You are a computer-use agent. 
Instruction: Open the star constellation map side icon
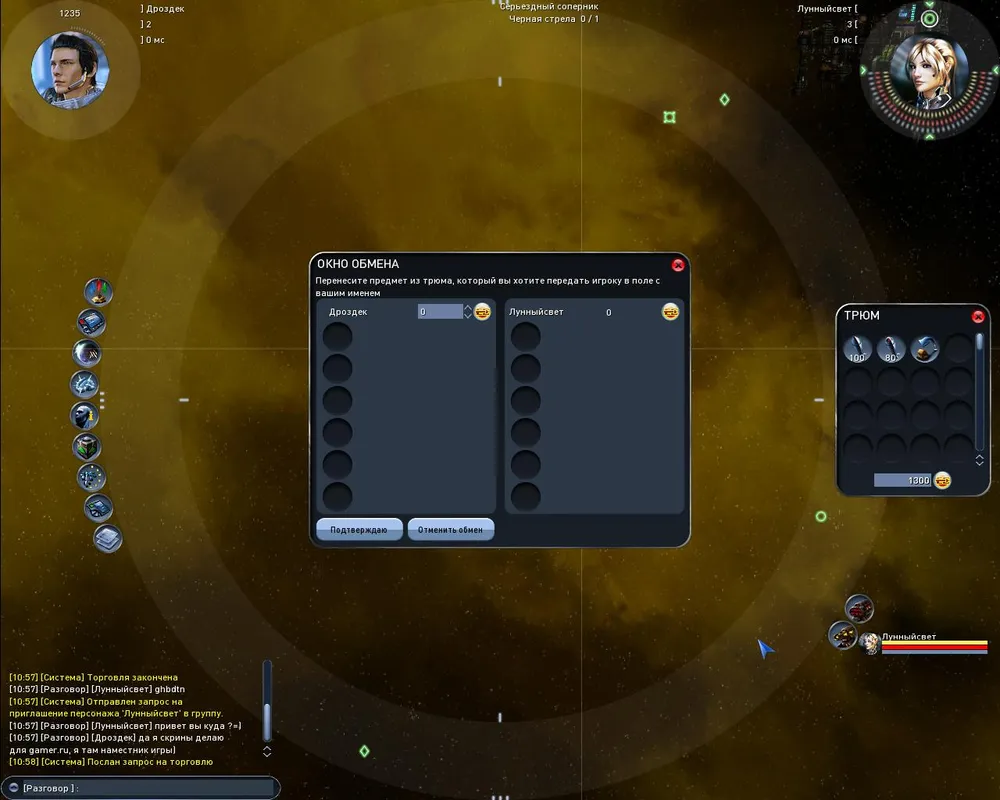pos(91,477)
